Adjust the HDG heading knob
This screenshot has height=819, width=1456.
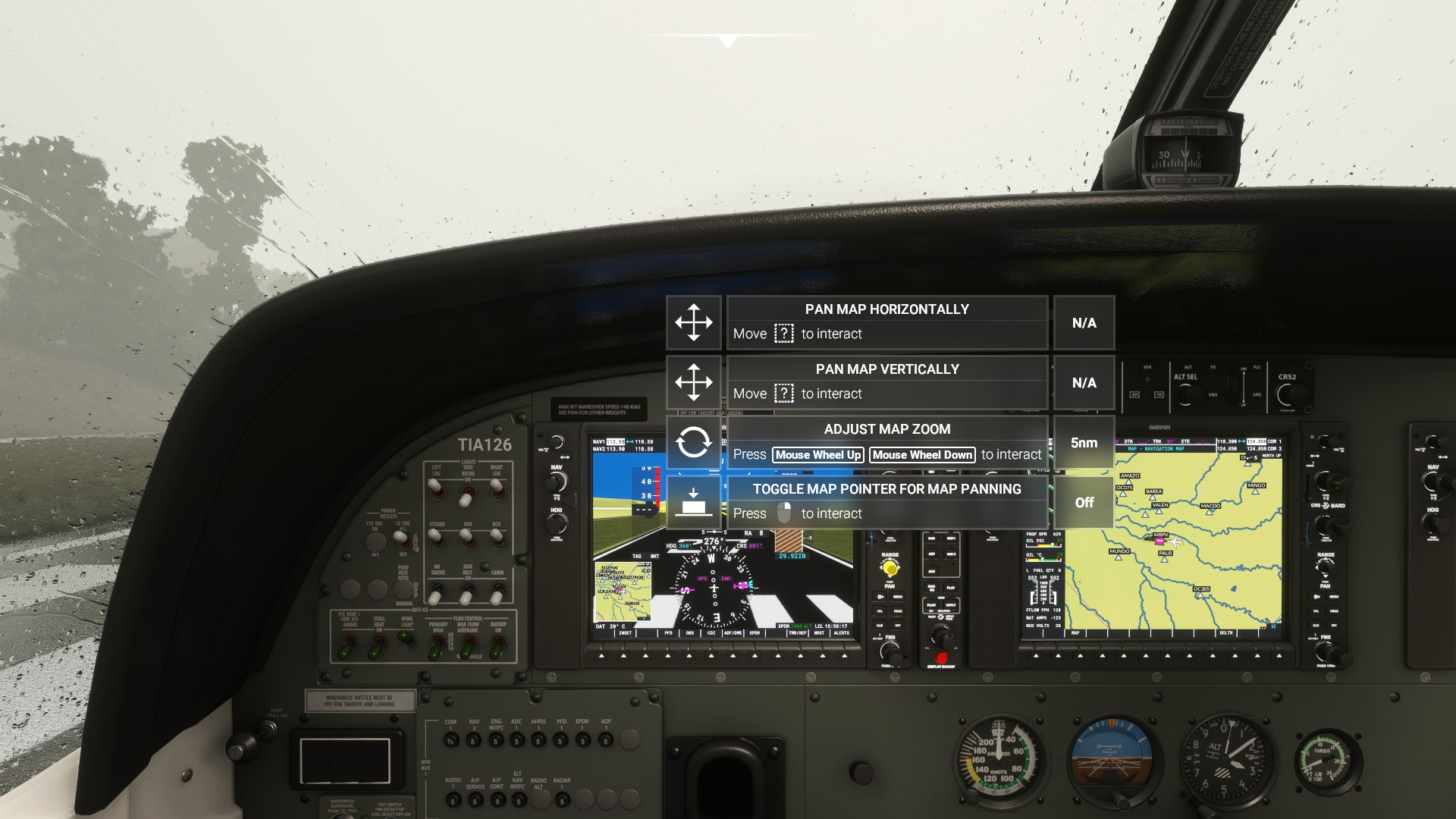pos(556,522)
